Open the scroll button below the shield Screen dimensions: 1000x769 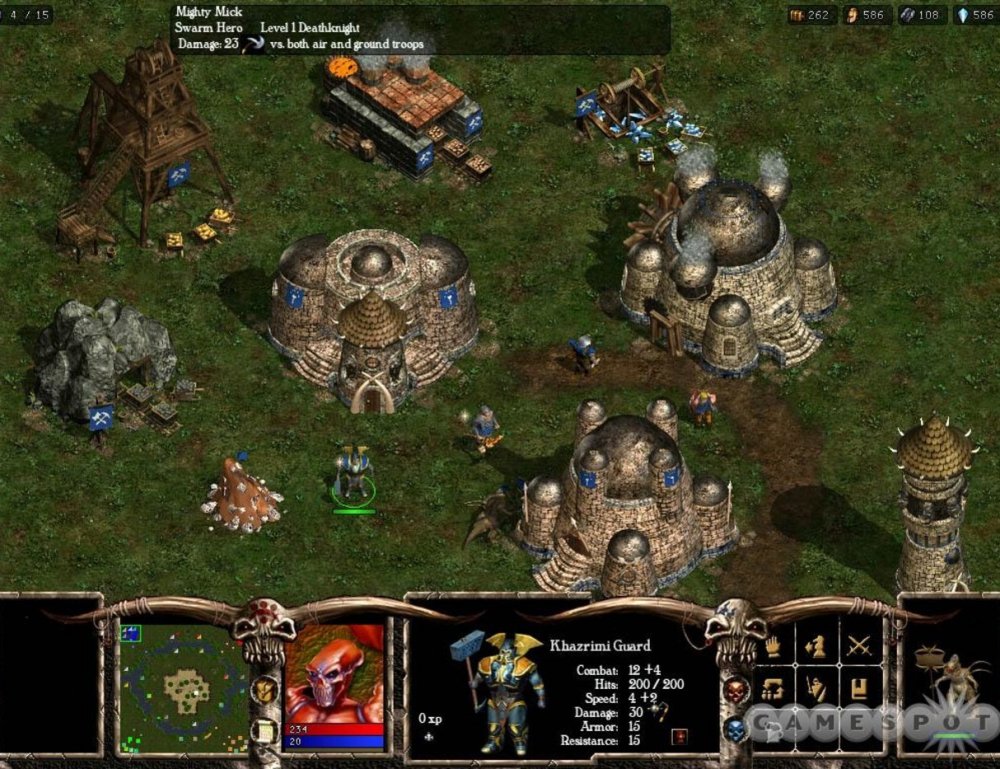click(264, 729)
